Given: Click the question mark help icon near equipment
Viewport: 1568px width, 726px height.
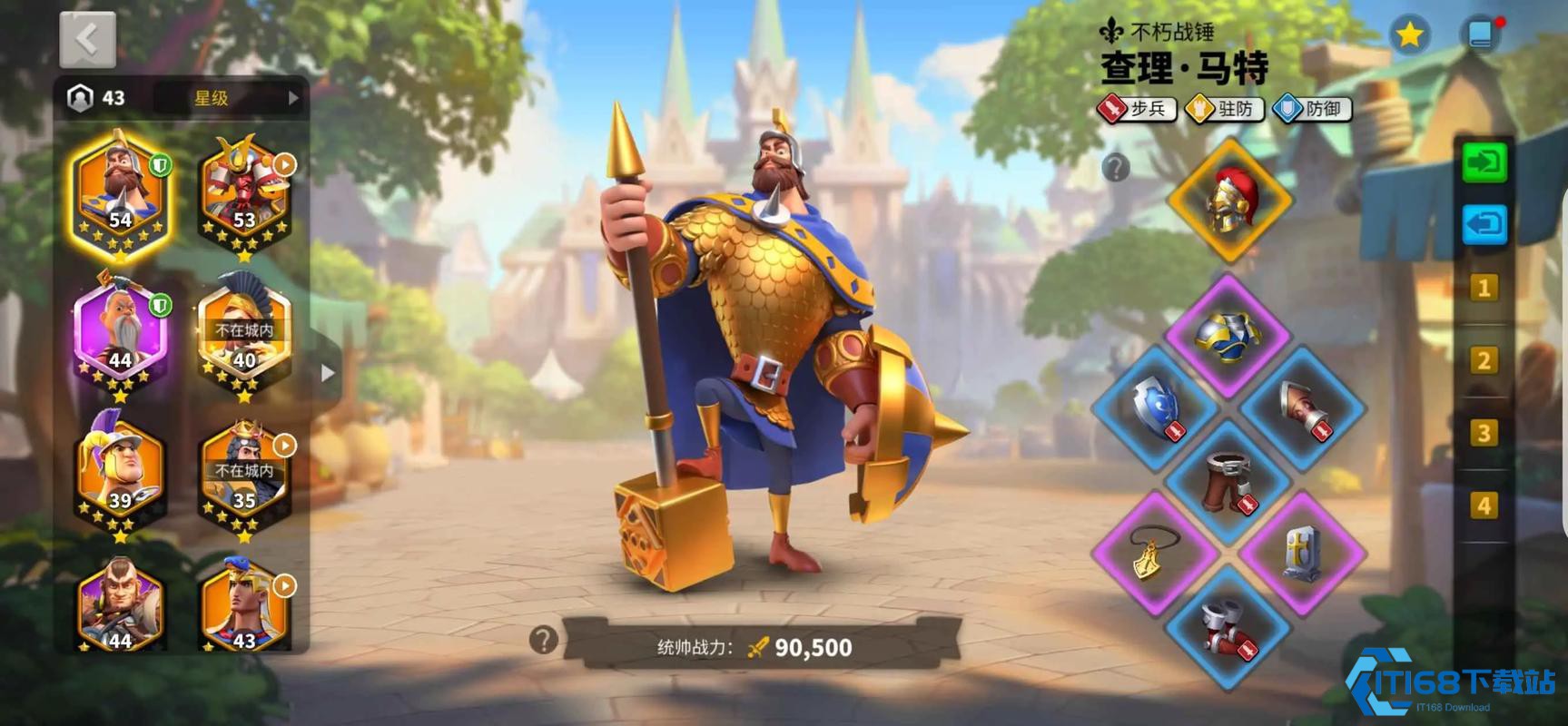Looking at the screenshot, I should [x=1115, y=169].
